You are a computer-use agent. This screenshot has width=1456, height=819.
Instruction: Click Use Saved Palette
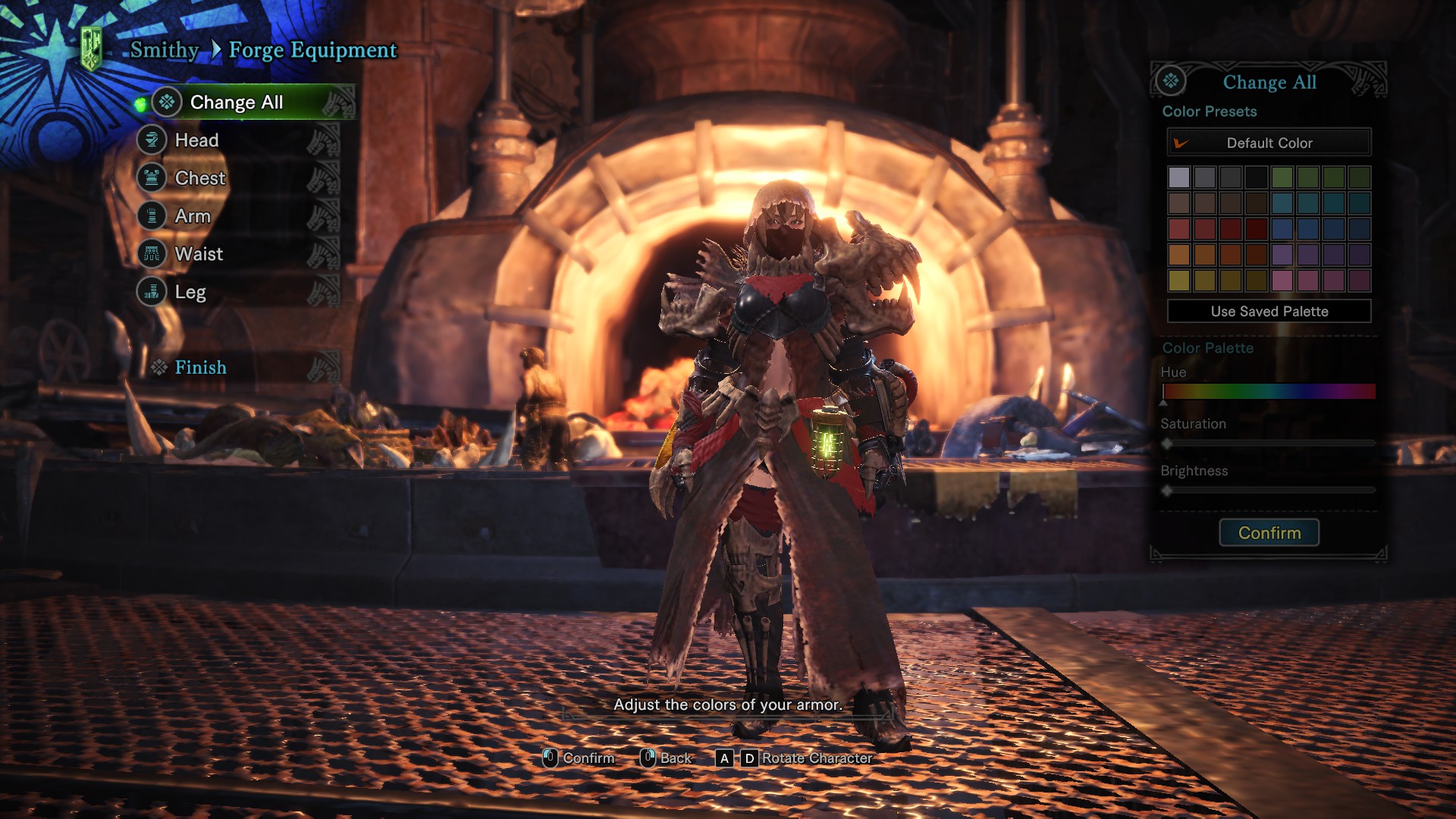(1269, 311)
